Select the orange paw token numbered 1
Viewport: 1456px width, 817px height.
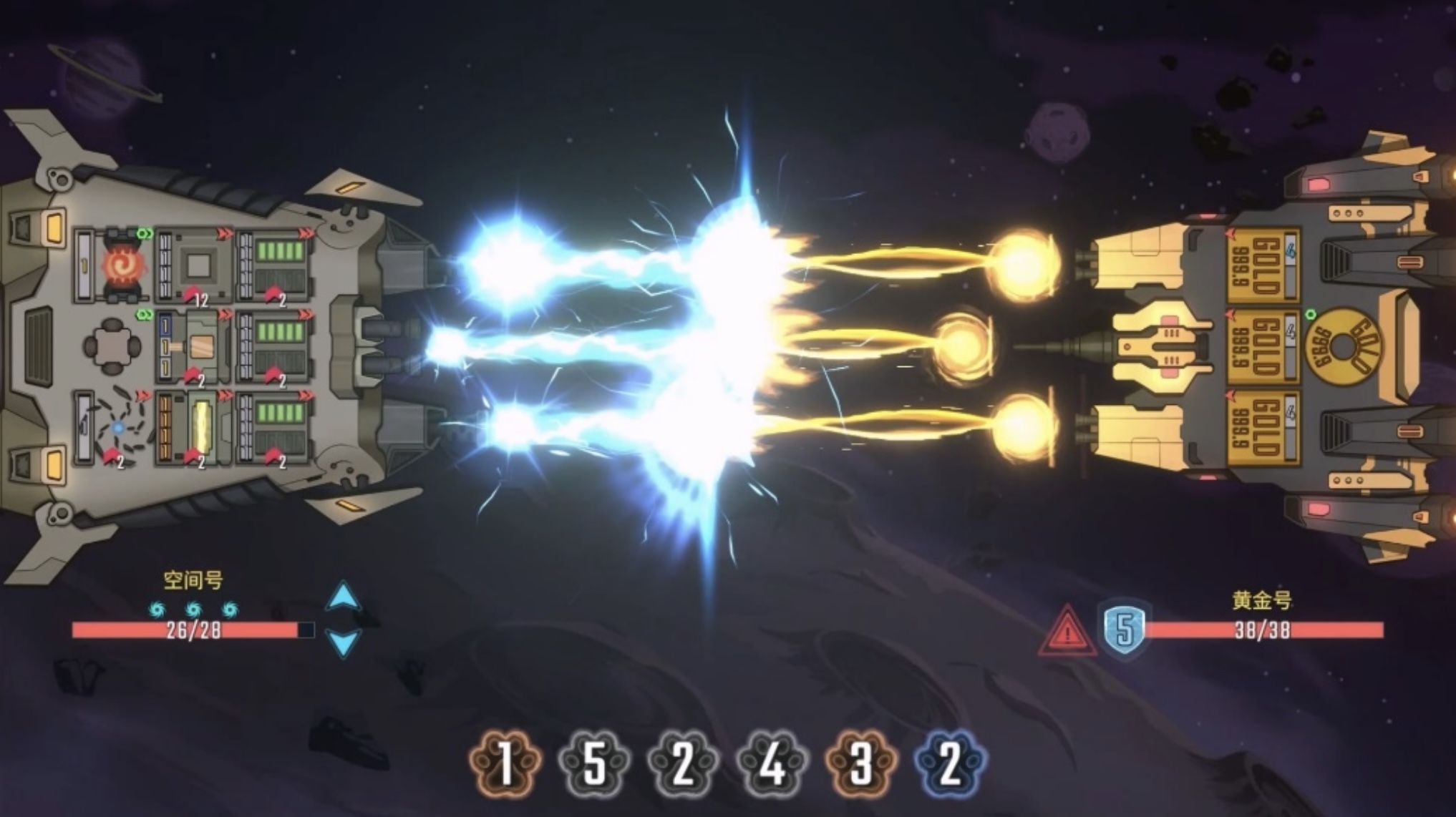(x=505, y=763)
